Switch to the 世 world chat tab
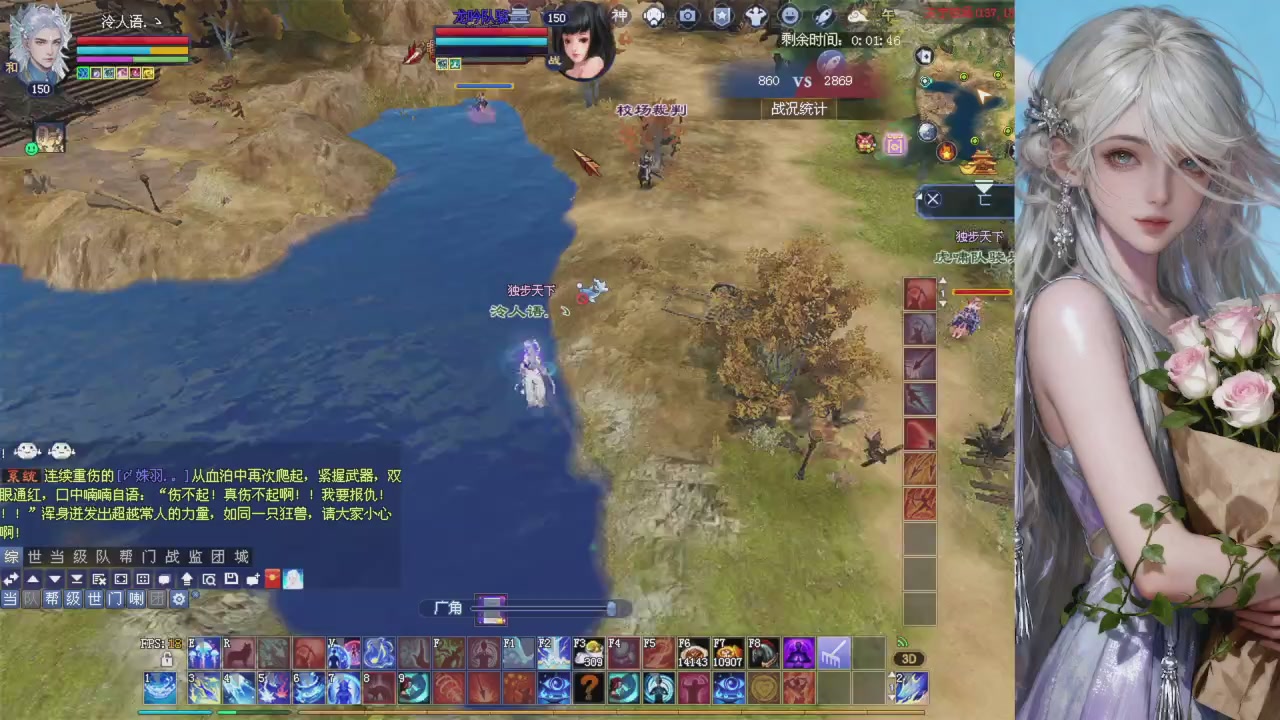This screenshot has height=720, width=1280. (33, 557)
